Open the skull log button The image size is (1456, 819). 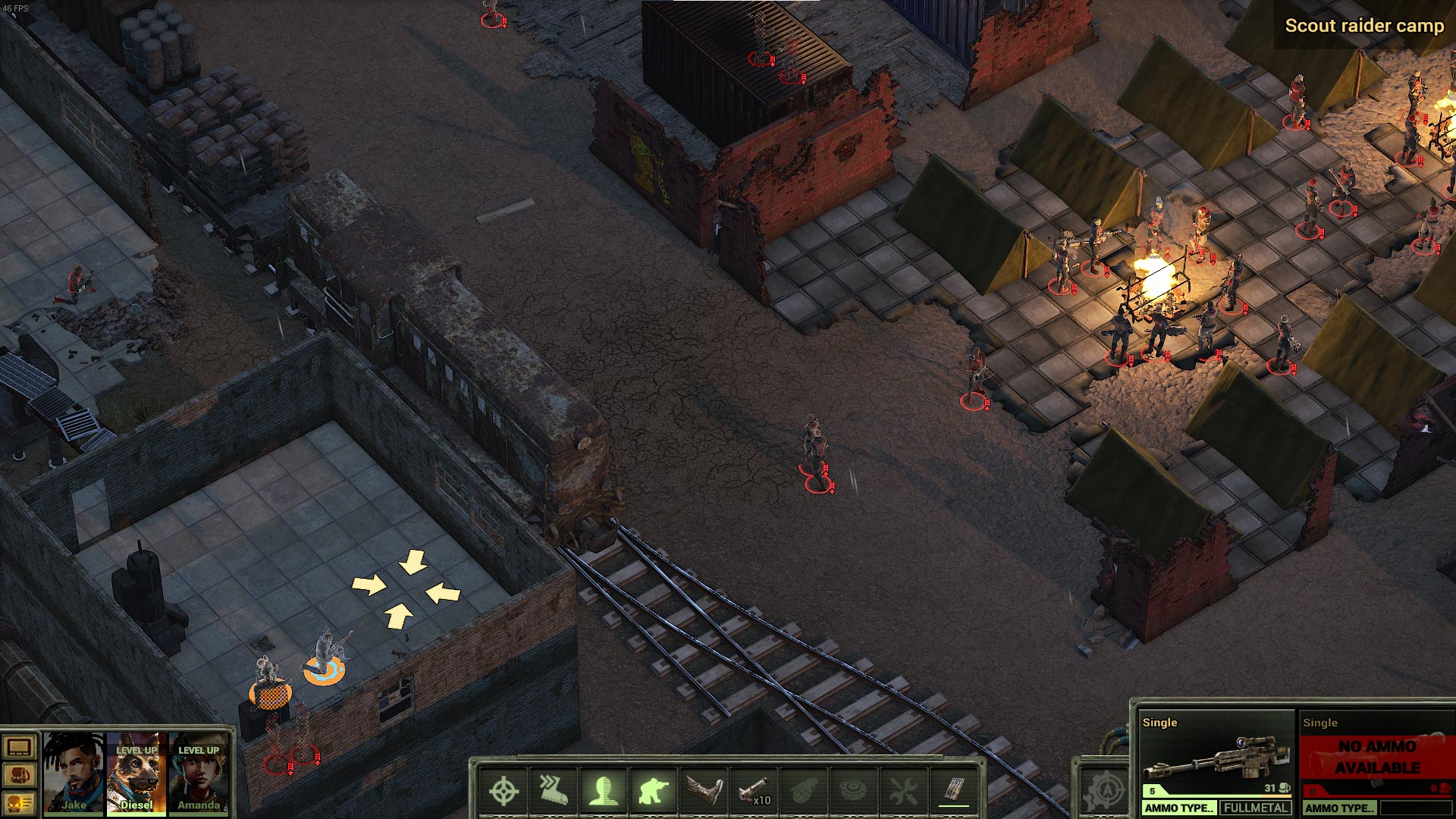tap(19, 802)
